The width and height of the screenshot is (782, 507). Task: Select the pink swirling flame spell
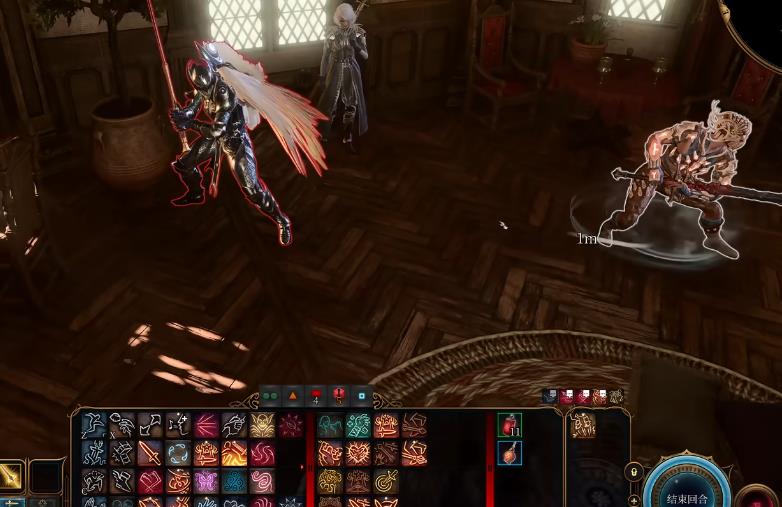[262, 453]
